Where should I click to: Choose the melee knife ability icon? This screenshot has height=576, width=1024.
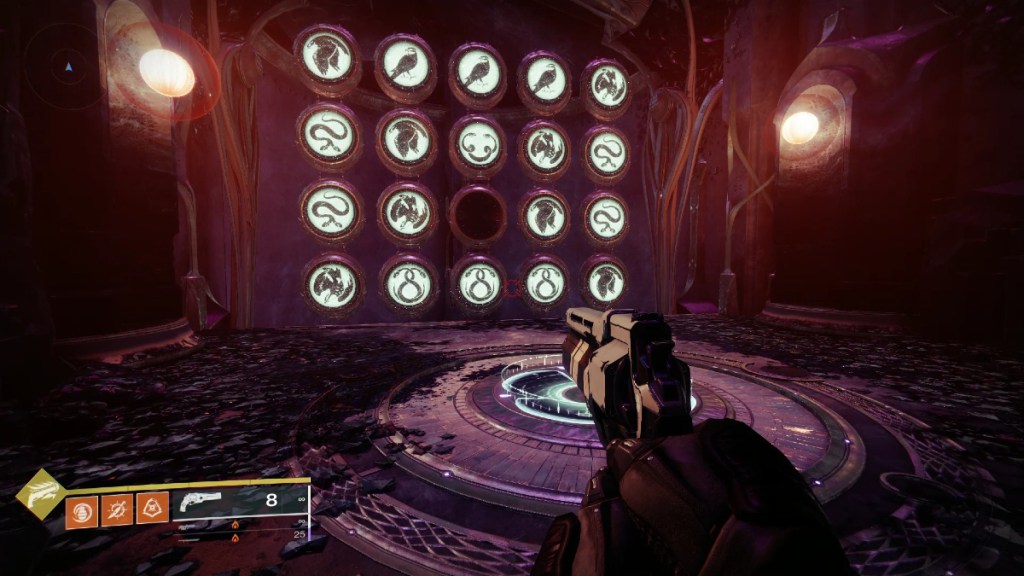117,512
